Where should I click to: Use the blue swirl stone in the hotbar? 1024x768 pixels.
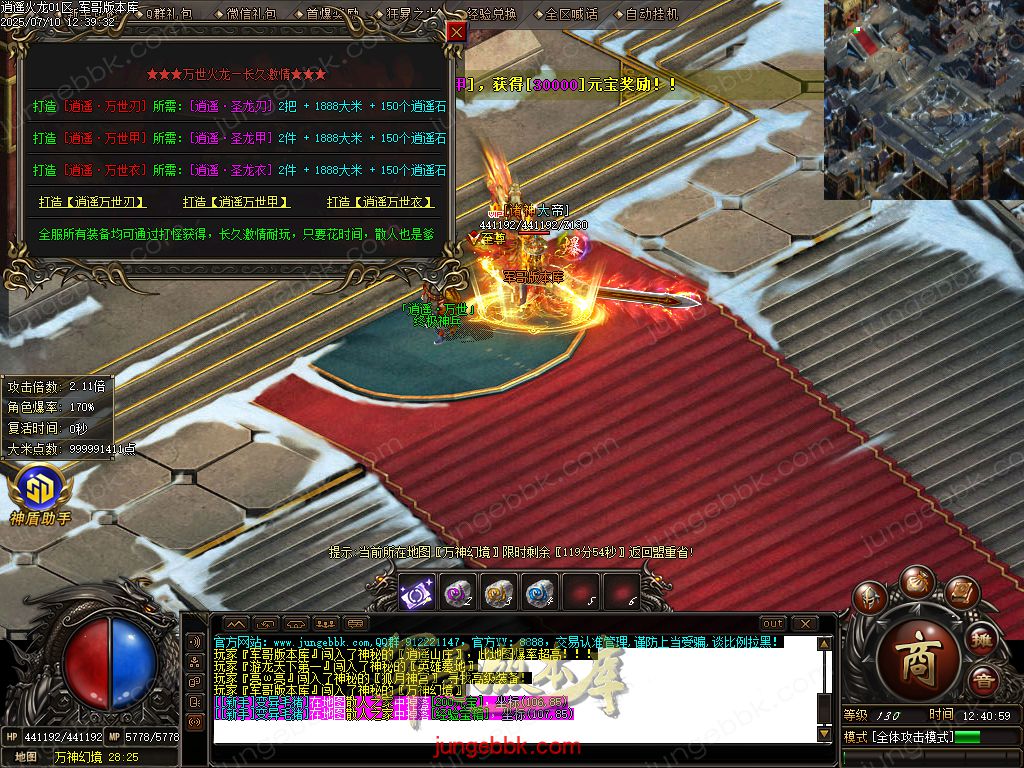point(539,593)
